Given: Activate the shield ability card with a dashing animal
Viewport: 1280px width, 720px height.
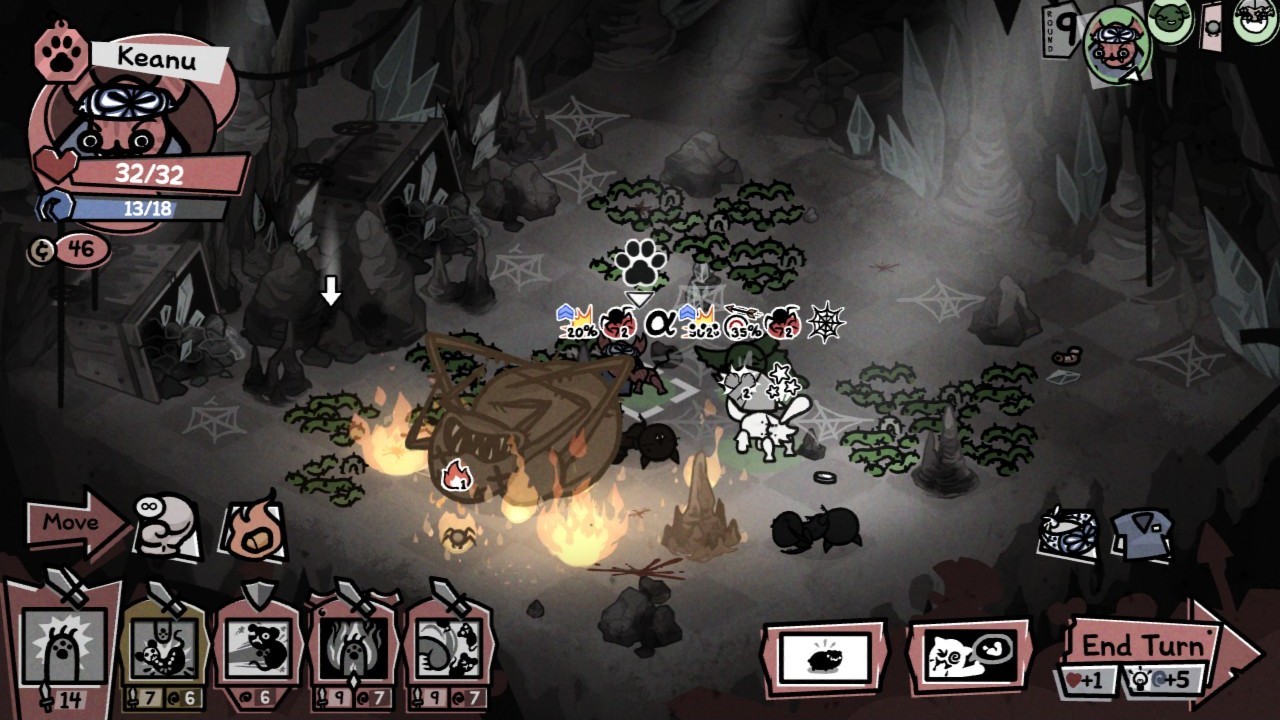Looking at the screenshot, I should tap(257, 647).
